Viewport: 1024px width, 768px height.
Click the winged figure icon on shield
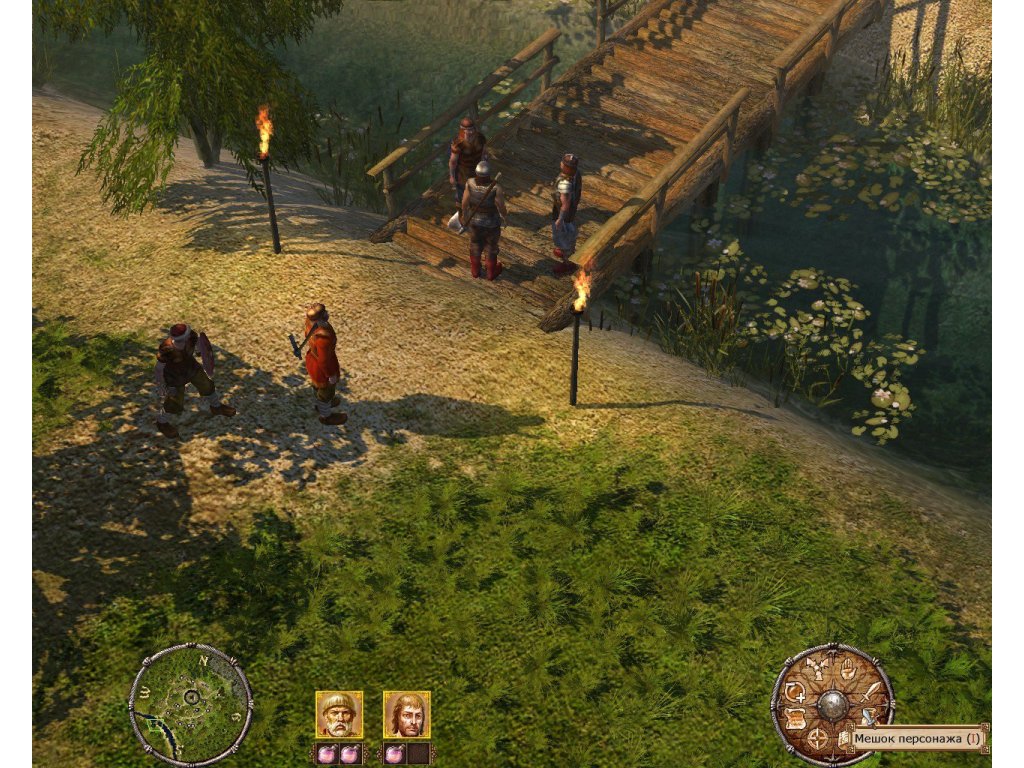click(817, 668)
